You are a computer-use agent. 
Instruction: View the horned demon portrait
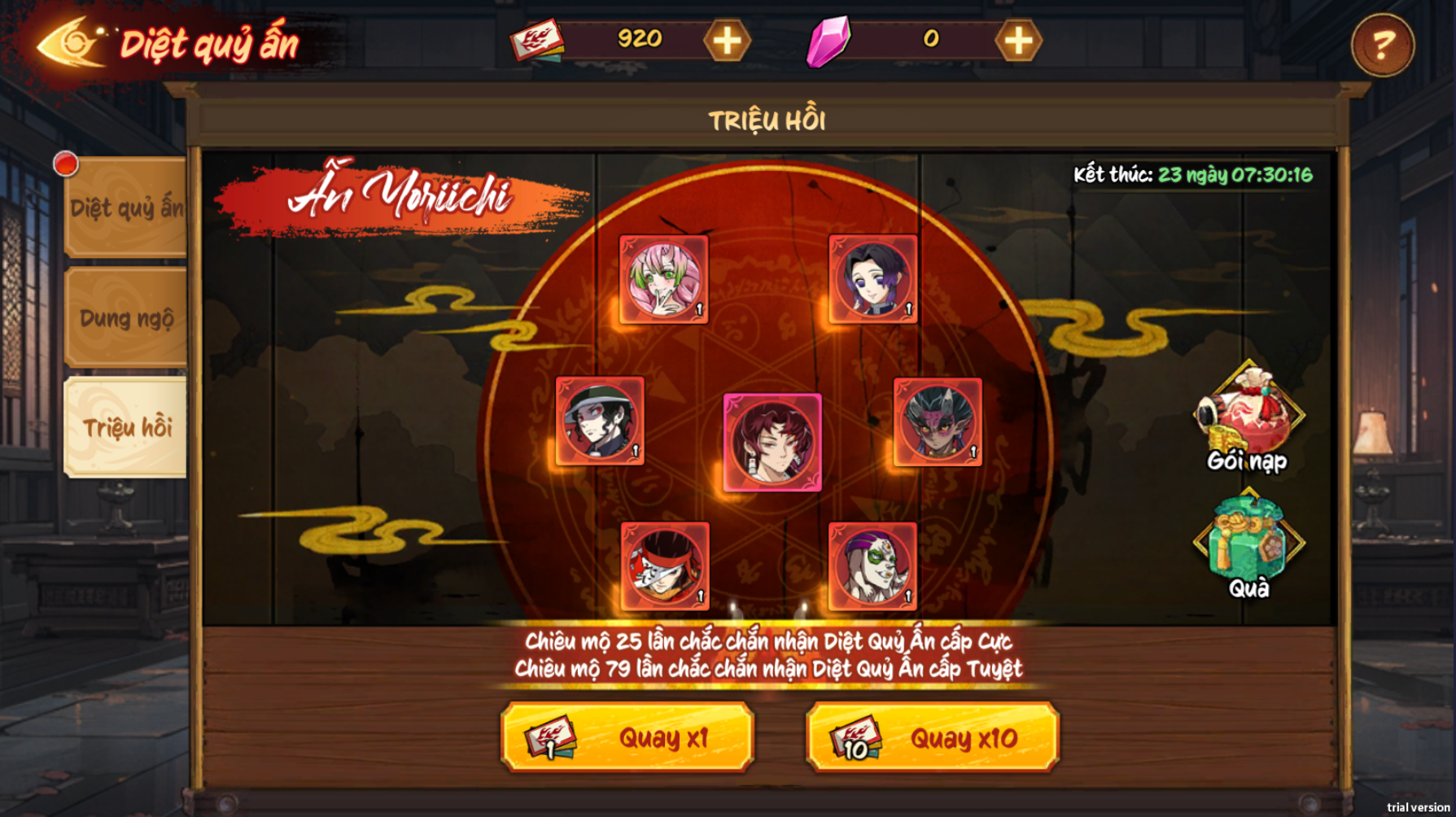click(938, 422)
